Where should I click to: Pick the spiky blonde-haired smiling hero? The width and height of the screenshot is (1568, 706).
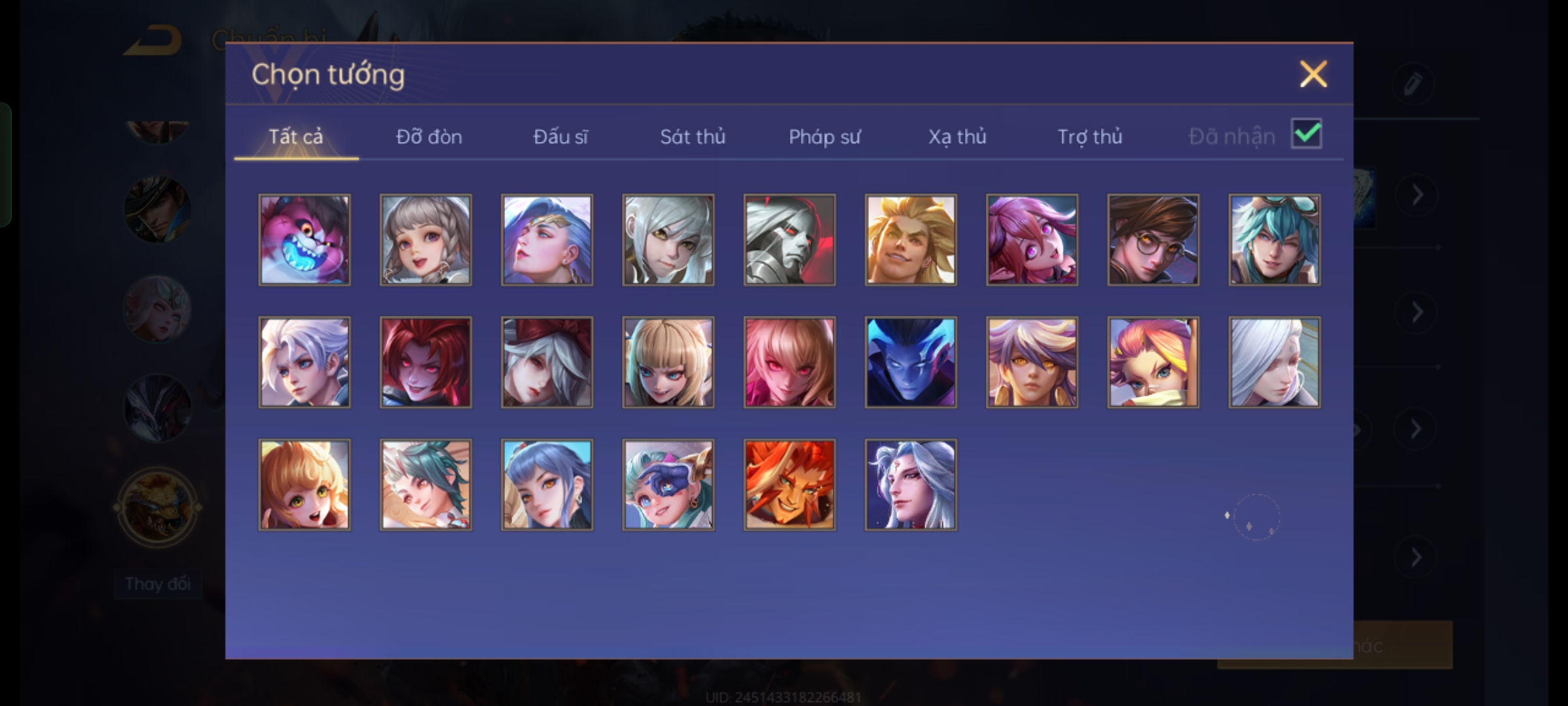click(x=911, y=240)
